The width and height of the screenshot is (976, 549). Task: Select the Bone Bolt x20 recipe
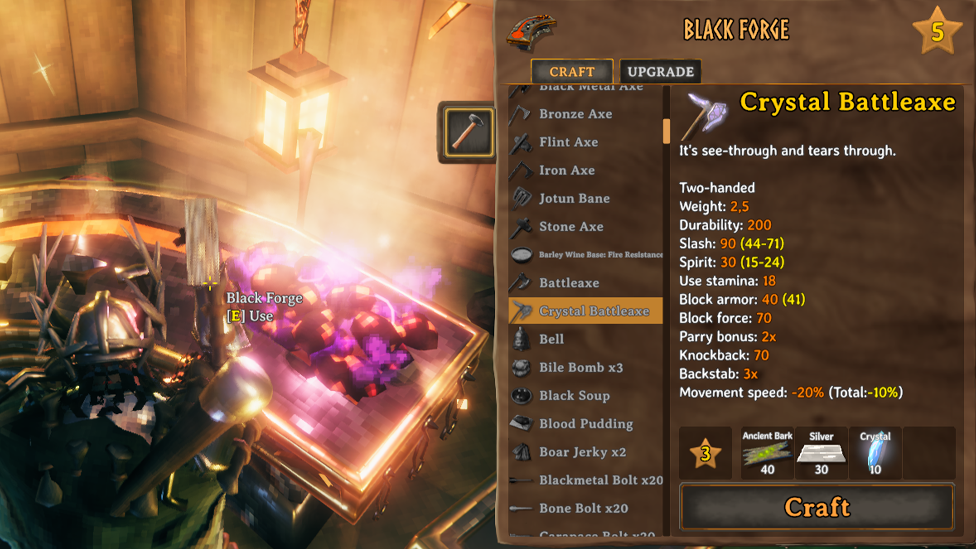[x=583, y=508]
